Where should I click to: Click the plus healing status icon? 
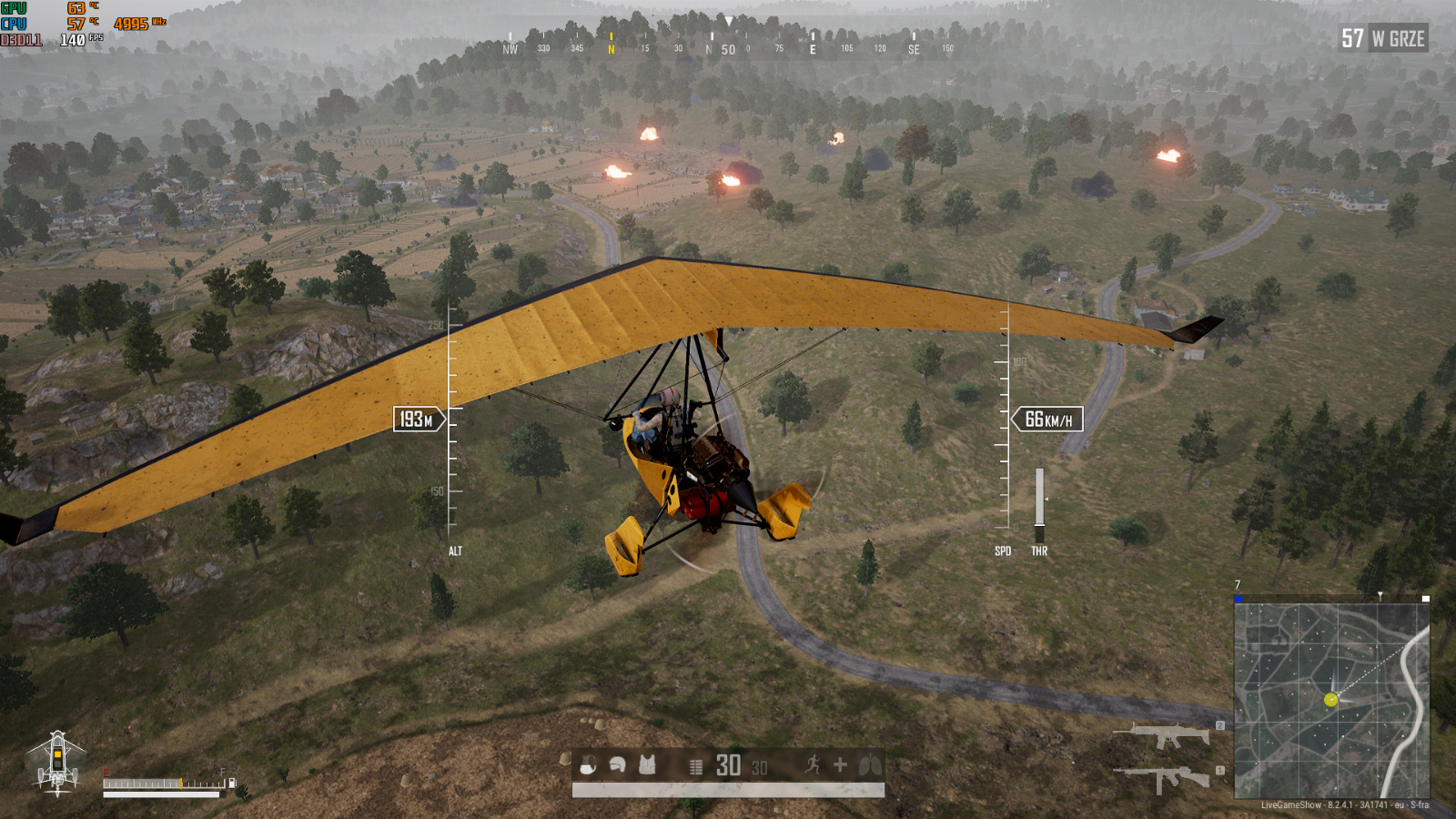coord(840,765)
